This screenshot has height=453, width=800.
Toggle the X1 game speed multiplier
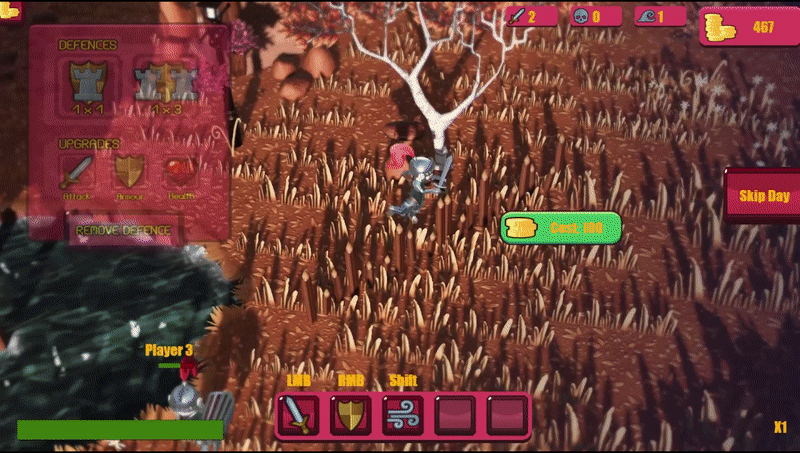(780, 428)
